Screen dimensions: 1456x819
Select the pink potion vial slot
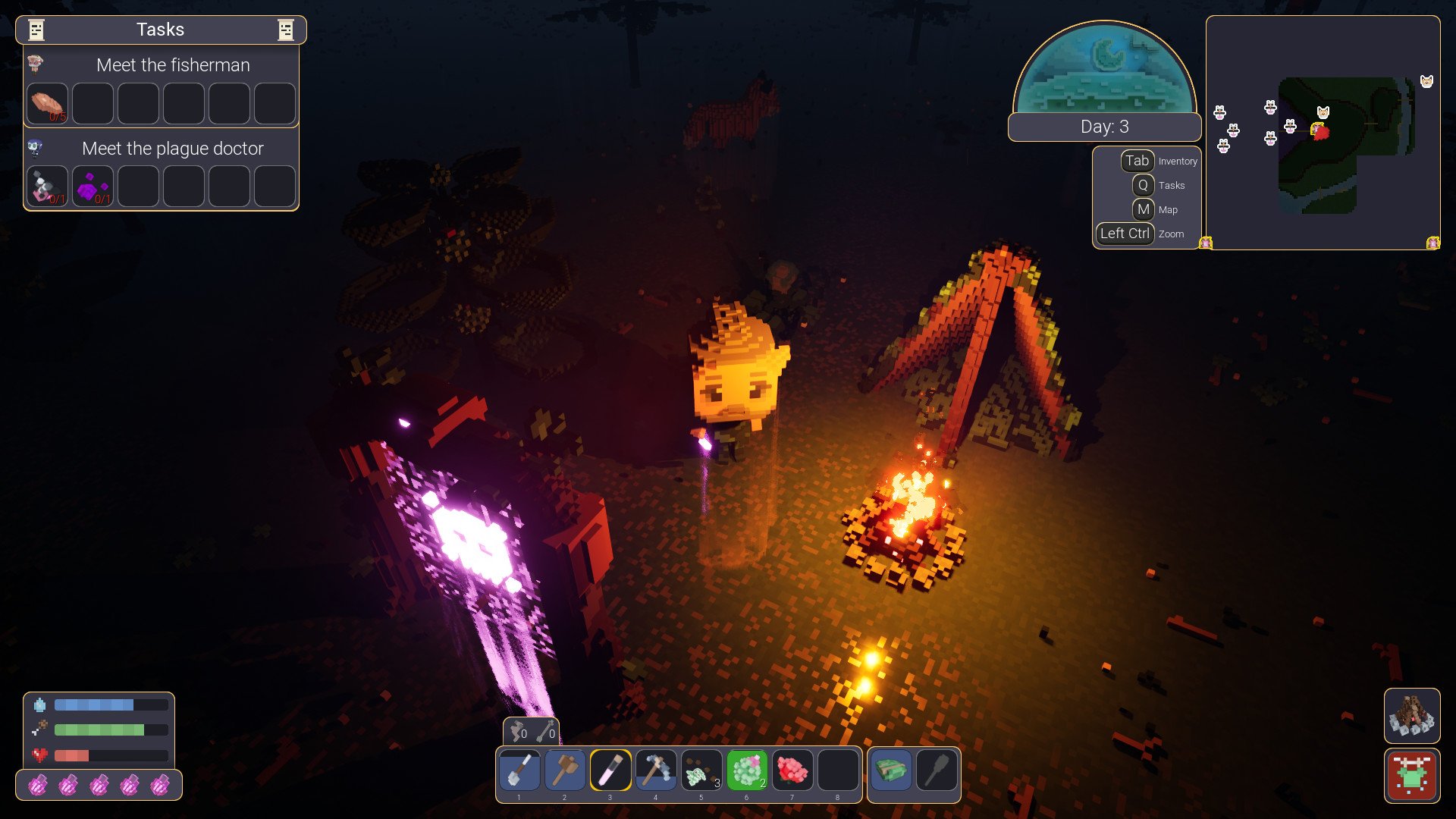(610, 770)
